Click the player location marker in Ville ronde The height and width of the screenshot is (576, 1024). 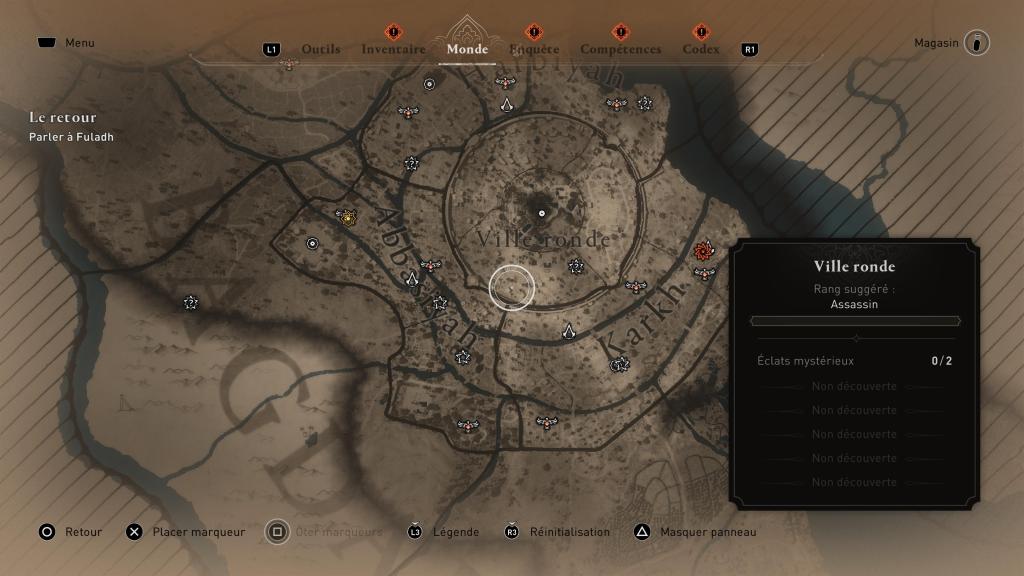pos(542,213)
